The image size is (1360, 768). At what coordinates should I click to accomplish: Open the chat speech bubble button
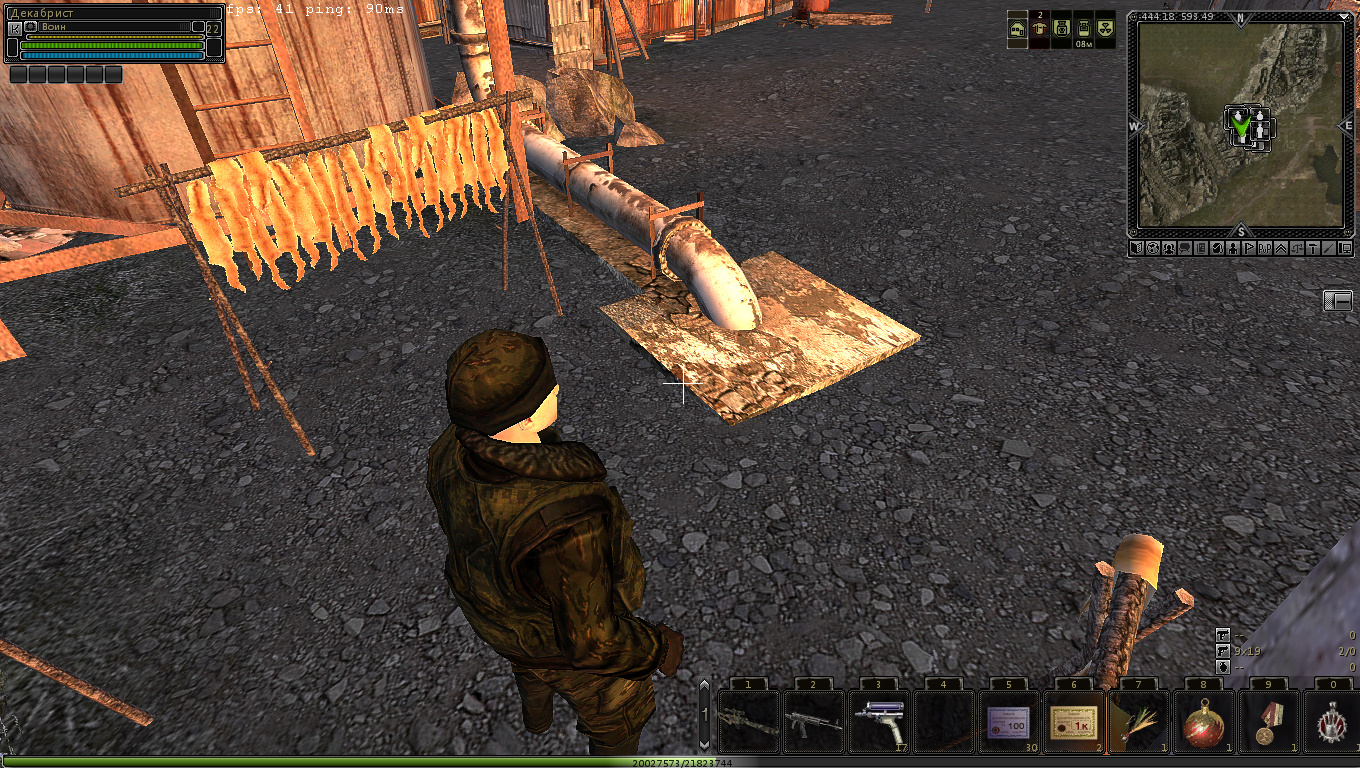[1184, 248]
